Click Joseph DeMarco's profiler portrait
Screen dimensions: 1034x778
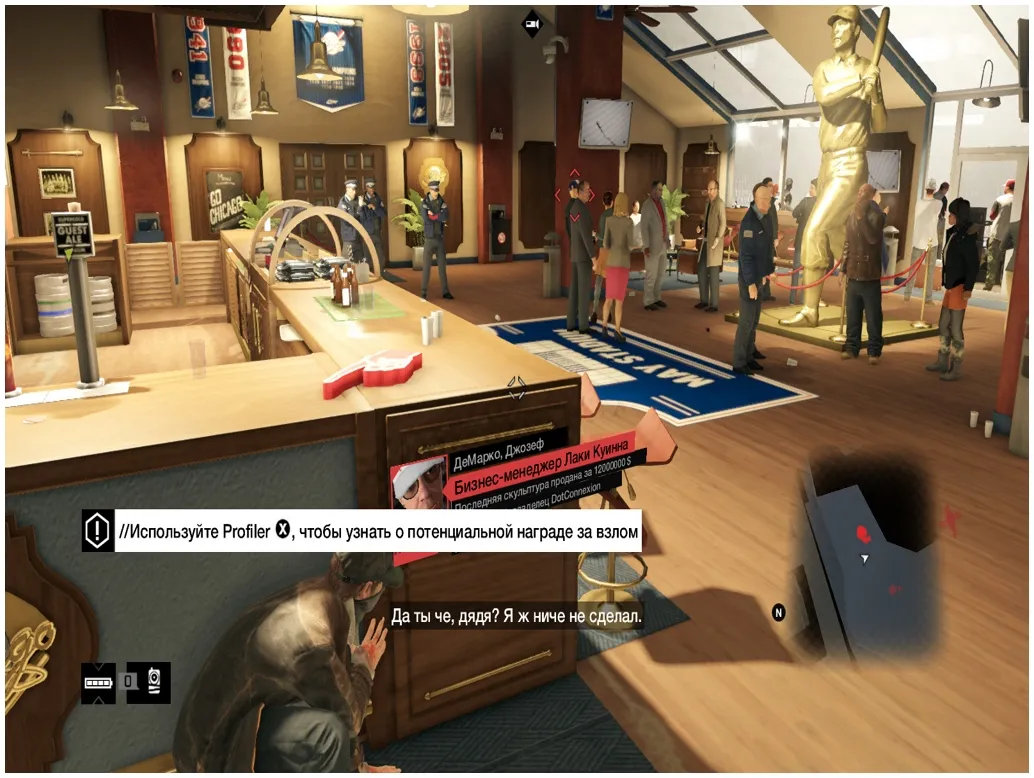coord(418,486)
